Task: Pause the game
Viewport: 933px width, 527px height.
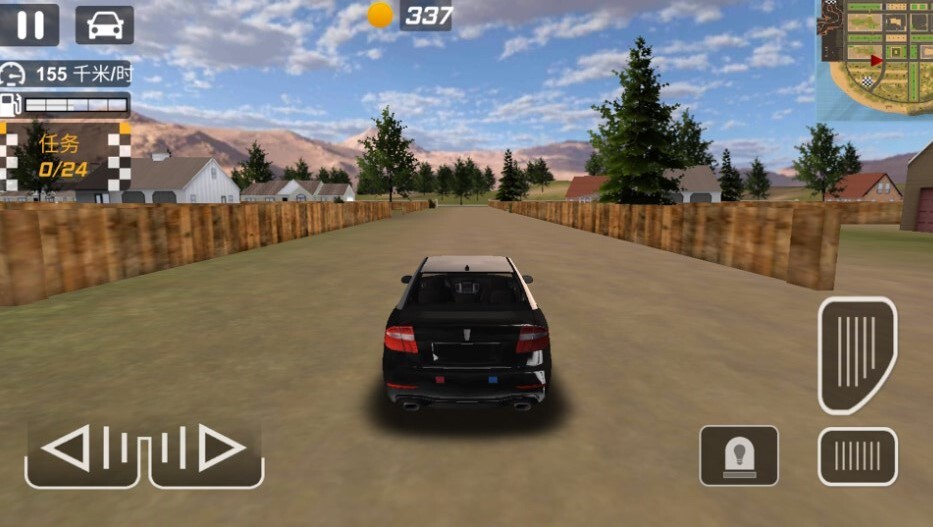Action: click(30, 25)
